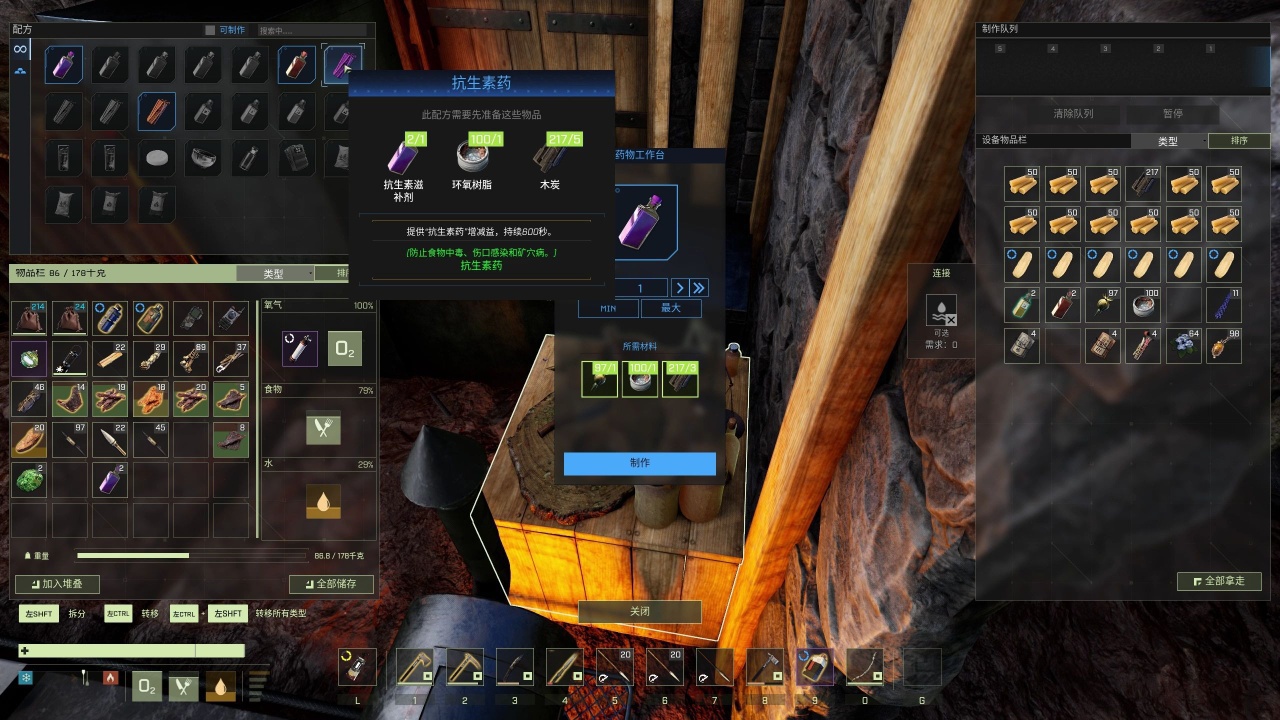The height and width of the screenshot is (720, 1280).
Task: Clear the crafting queue with 清除队列
Action: click(x=1073, y=114)
